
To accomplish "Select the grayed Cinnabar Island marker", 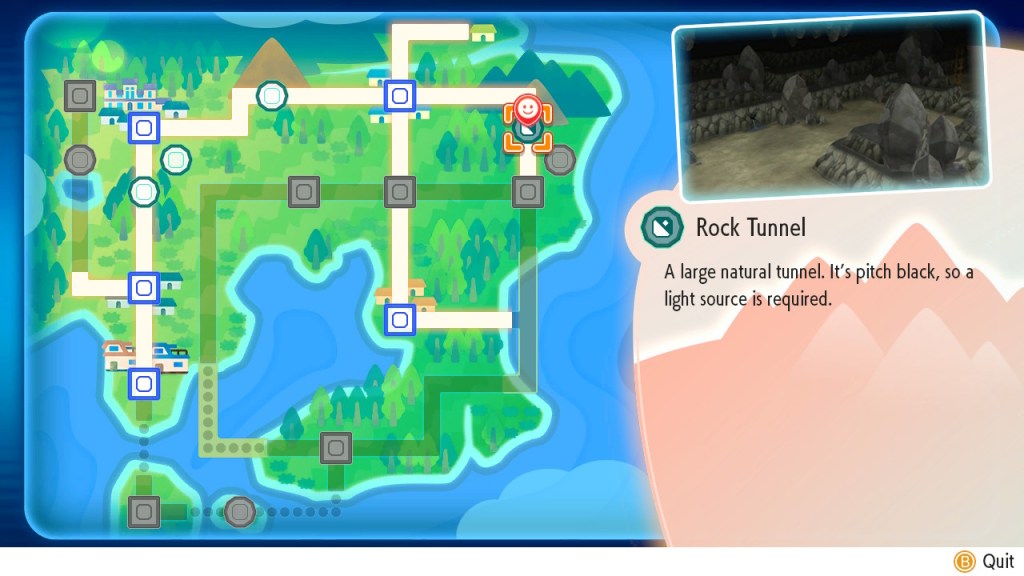I will 144,512.
